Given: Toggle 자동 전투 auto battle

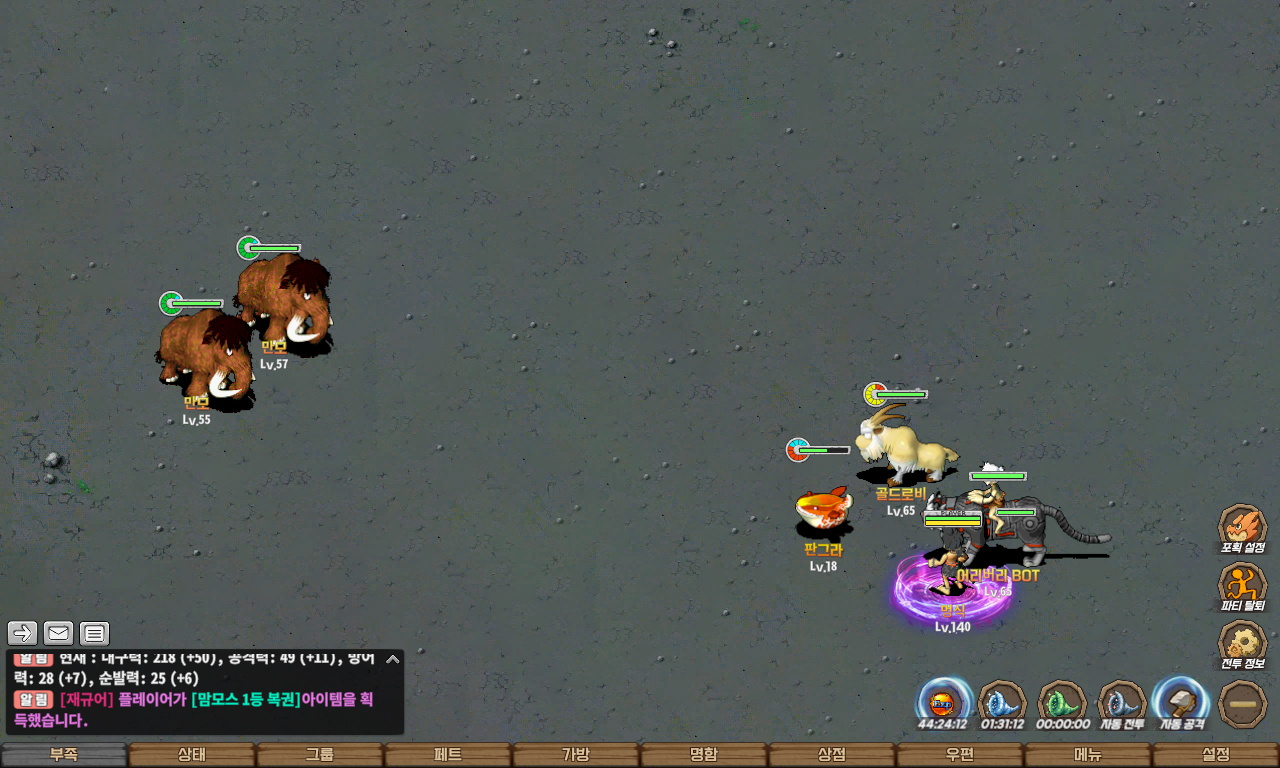Looking at the screenshot, I should (x=1122, y=703).
